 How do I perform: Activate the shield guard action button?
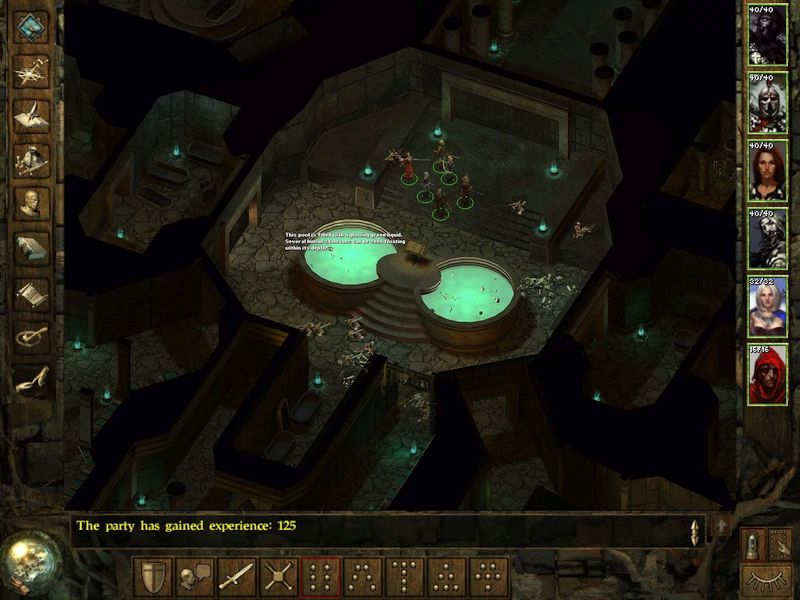pyautogui.click(x=153, y=577)
